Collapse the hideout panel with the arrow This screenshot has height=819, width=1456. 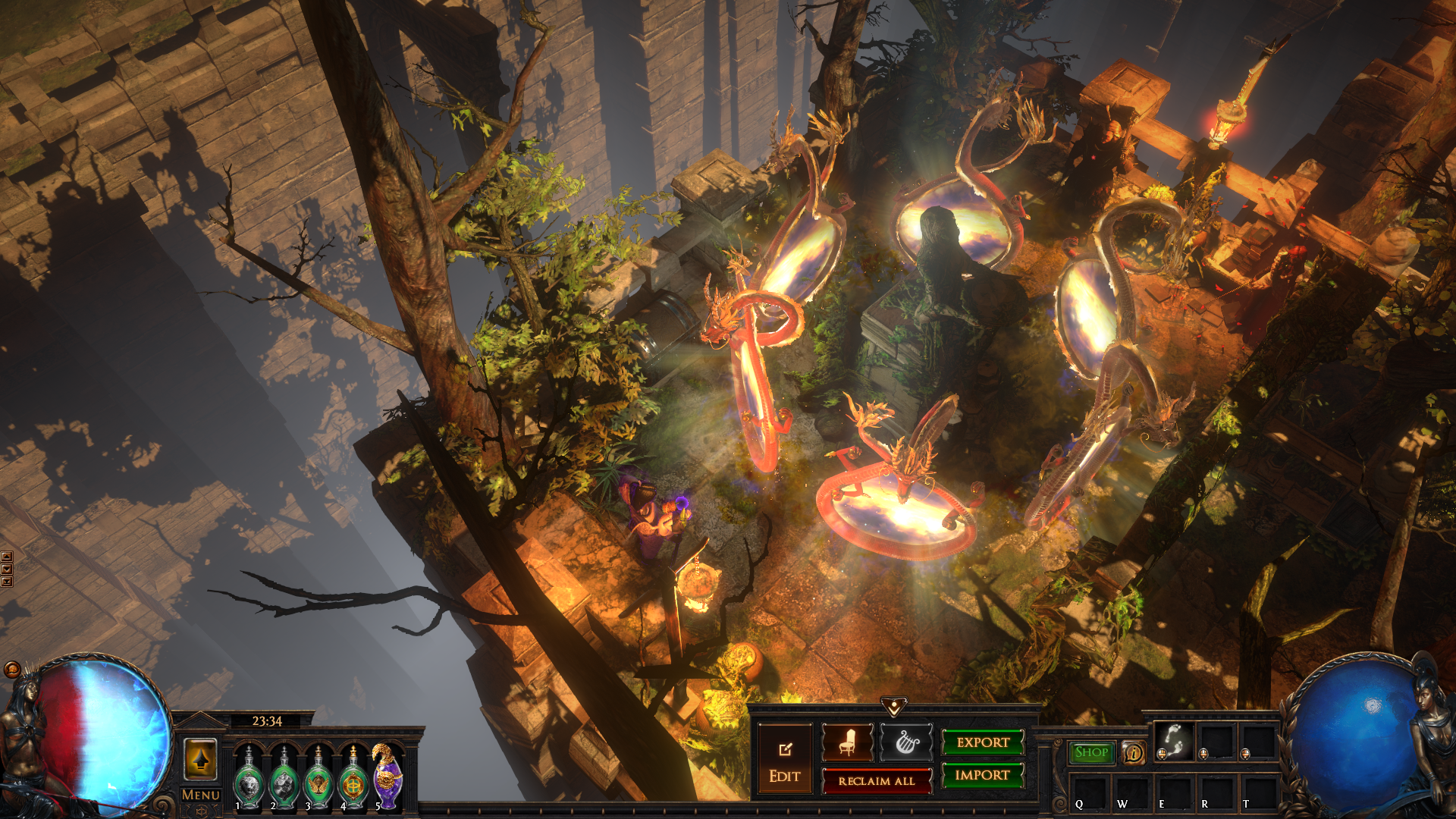(x=894, y=707)
